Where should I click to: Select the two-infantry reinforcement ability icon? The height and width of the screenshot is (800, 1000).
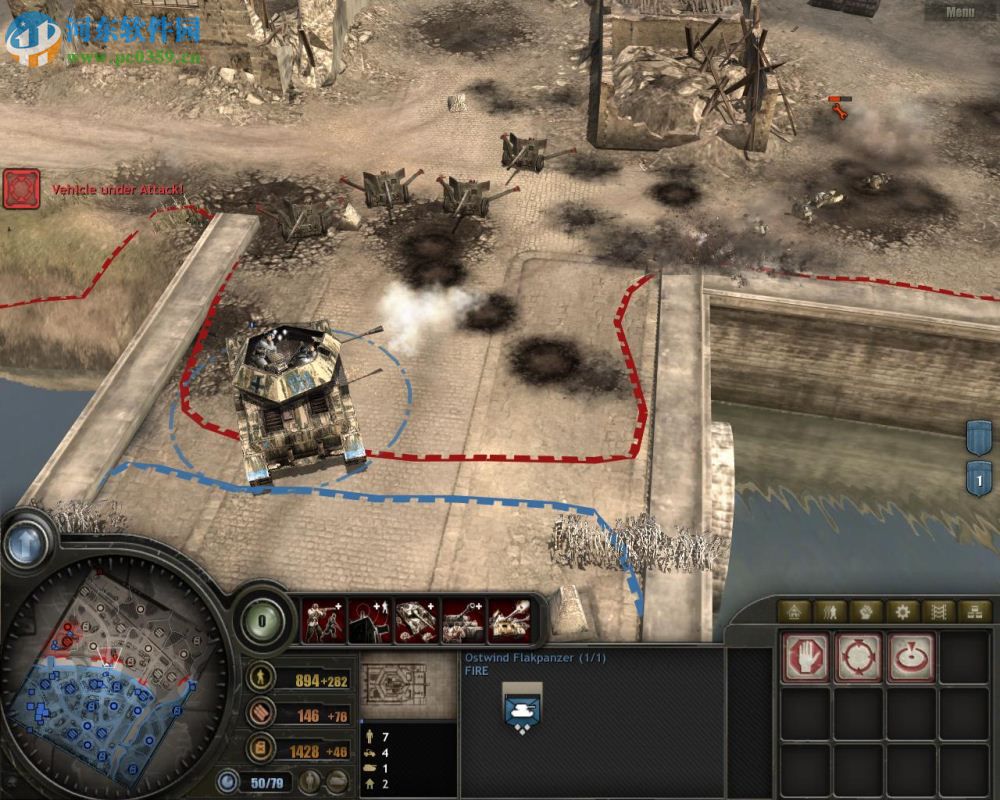[323, 621]
